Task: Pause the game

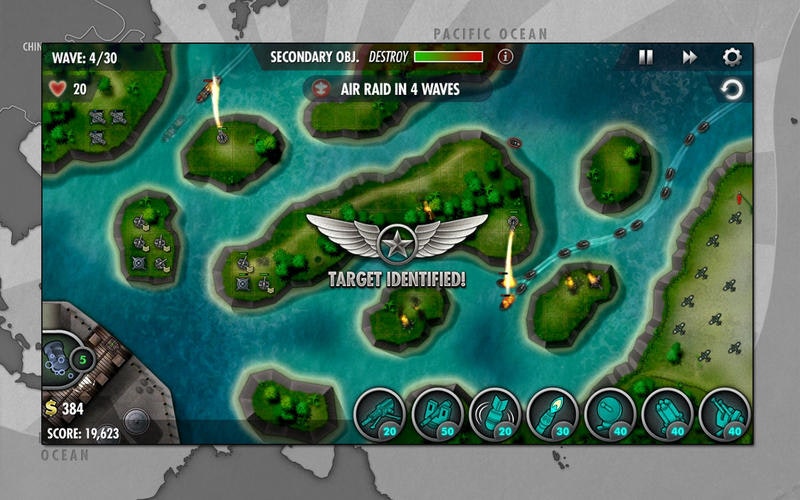Action: (x=646, y=57)
